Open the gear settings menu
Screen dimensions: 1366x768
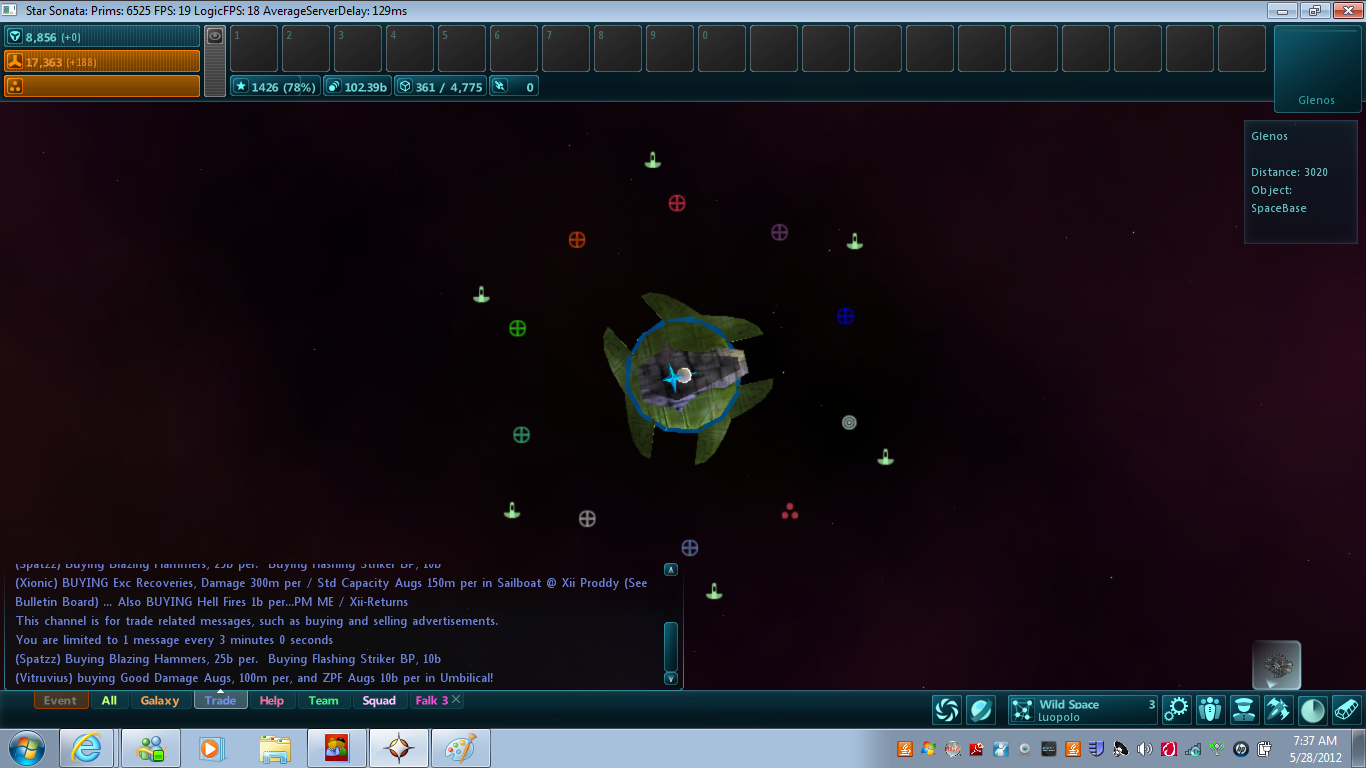[x=1177, y=709]
